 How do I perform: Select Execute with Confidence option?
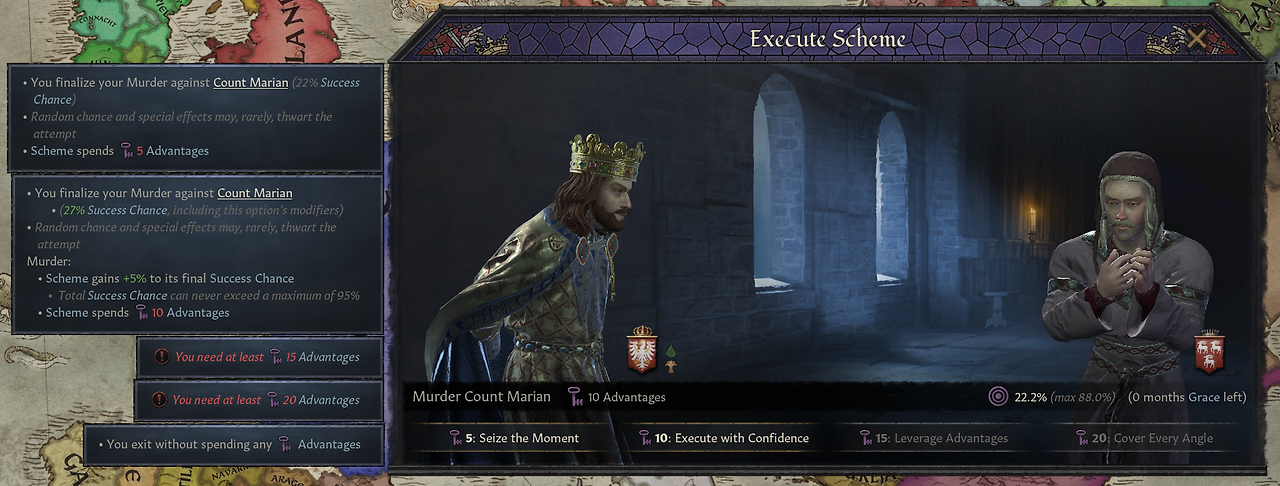point(723,438)
